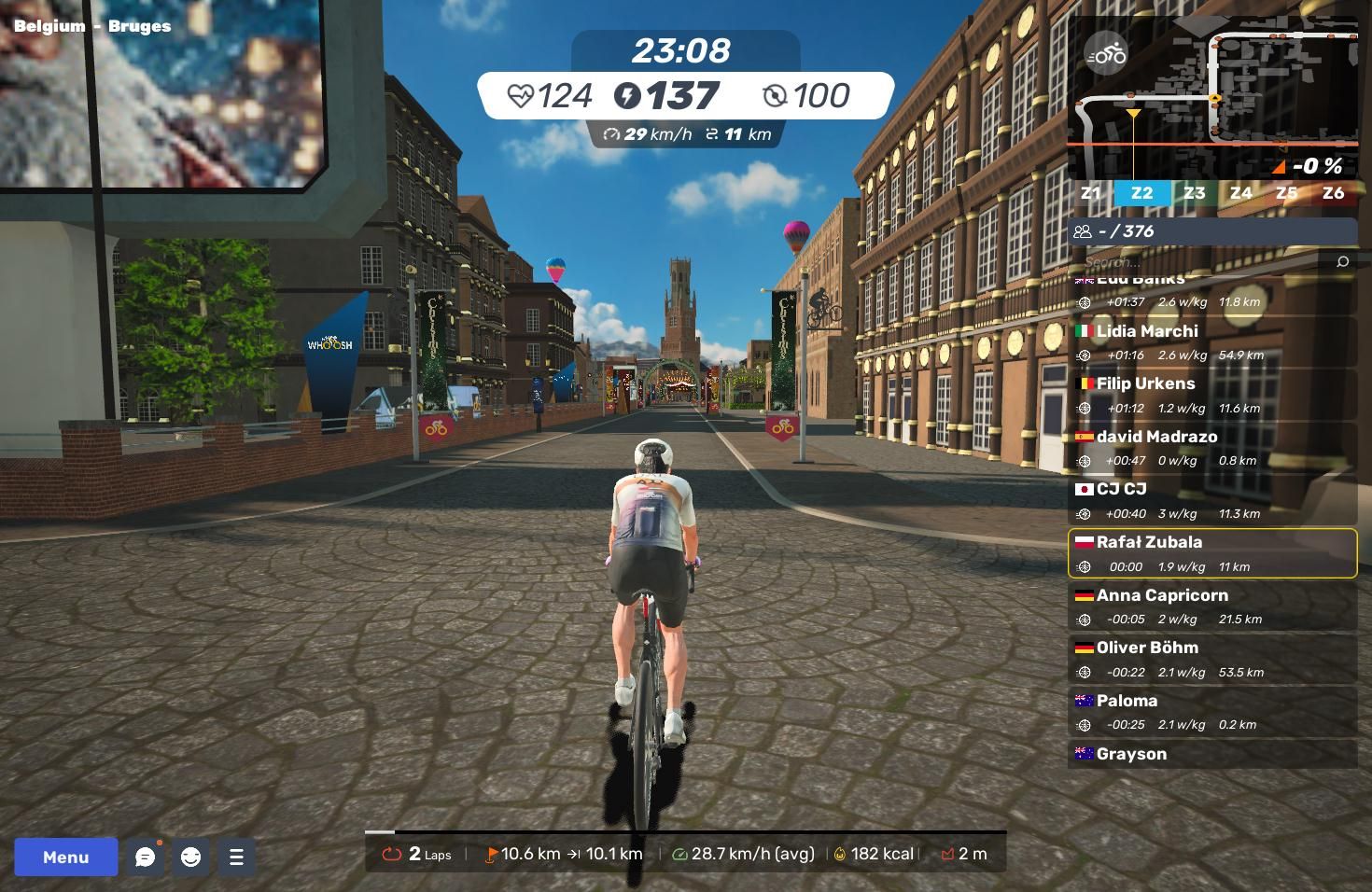Select rider CJ CJ in list
Image resolution: width=1372 pixels, height=892 pixels.
(1211, 500)
